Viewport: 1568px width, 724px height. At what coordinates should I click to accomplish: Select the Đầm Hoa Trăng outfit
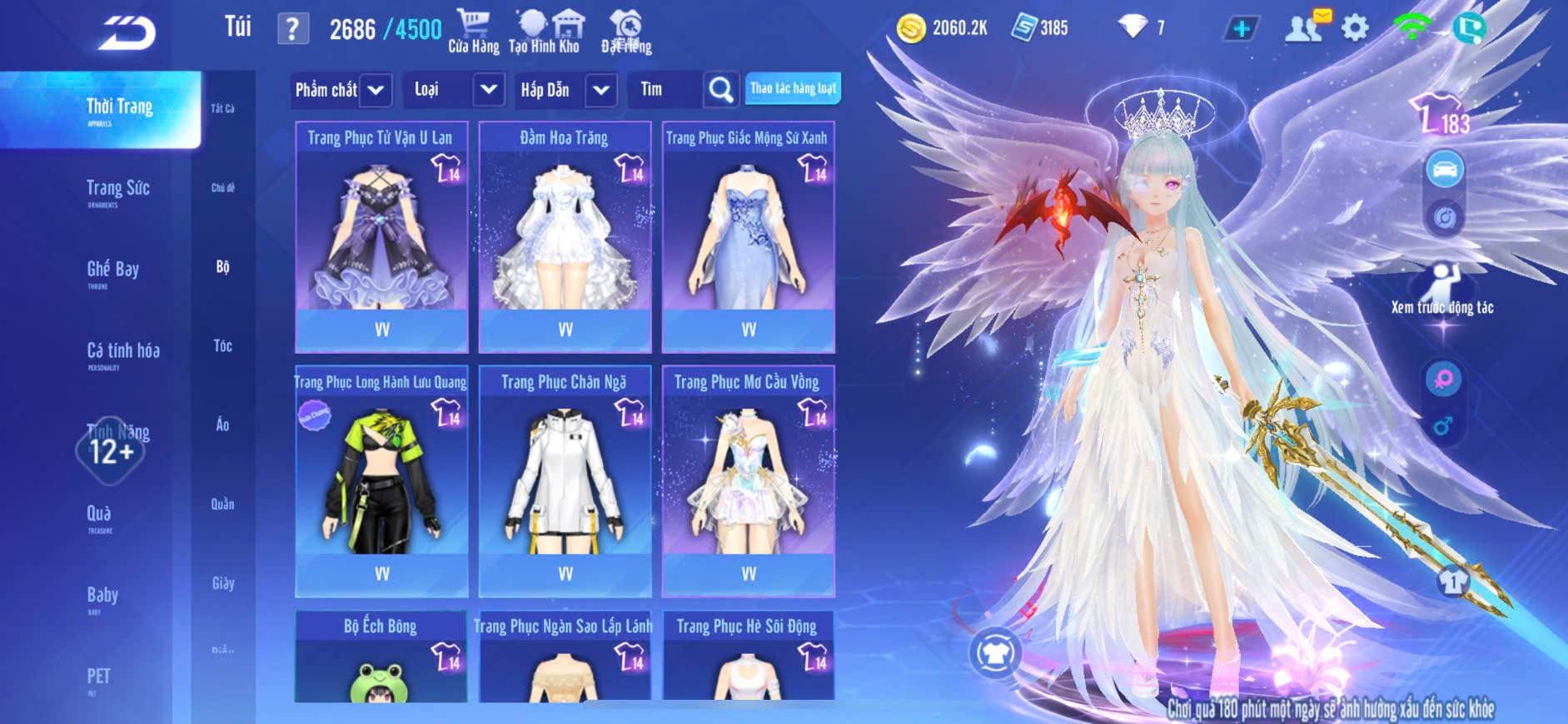click(x=565, y=236)
